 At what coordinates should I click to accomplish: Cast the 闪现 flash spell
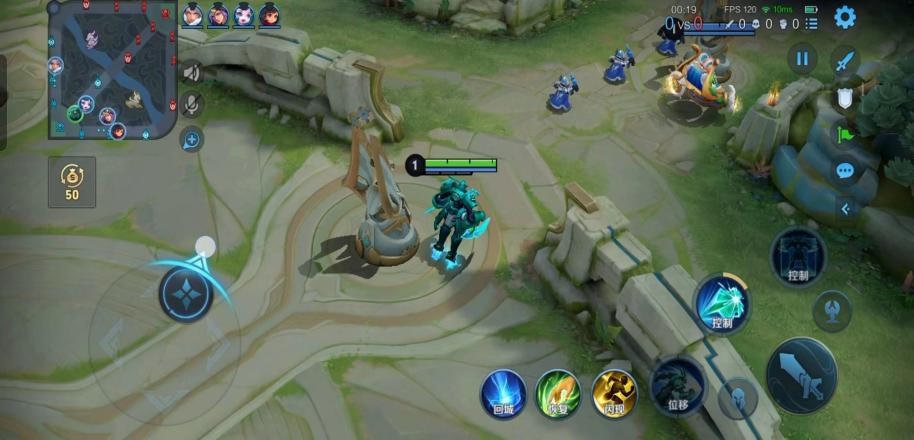[614, 391]
